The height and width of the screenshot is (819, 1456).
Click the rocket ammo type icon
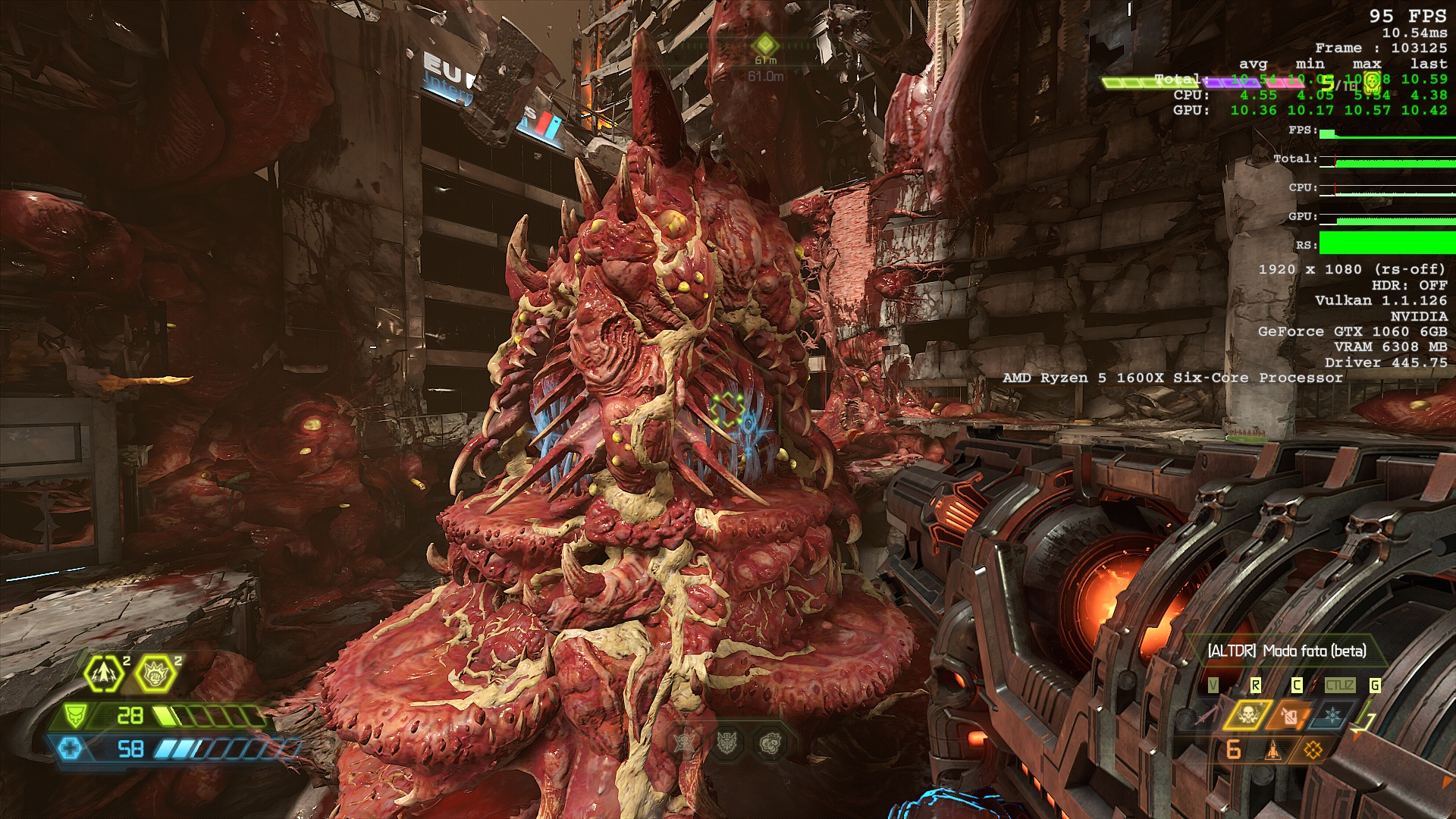1273,751
